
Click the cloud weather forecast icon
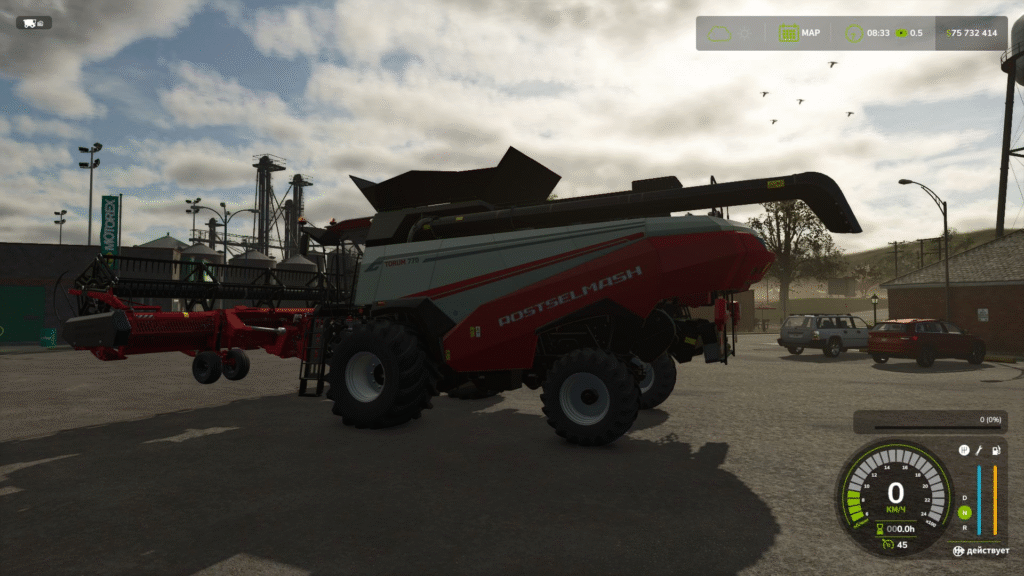click(x=720, y=33)
